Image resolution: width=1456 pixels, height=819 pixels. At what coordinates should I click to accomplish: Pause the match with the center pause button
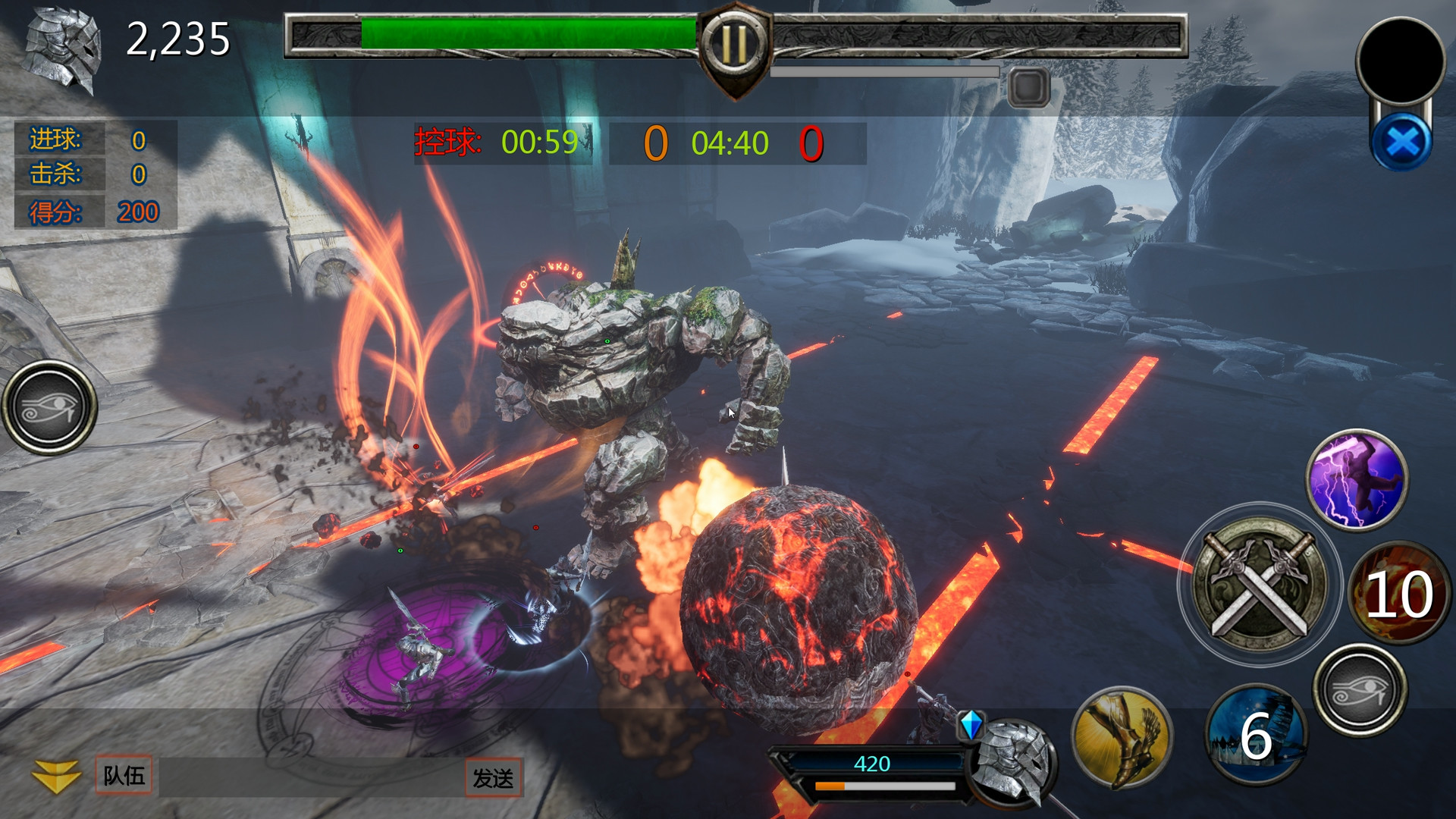[733, 42]
